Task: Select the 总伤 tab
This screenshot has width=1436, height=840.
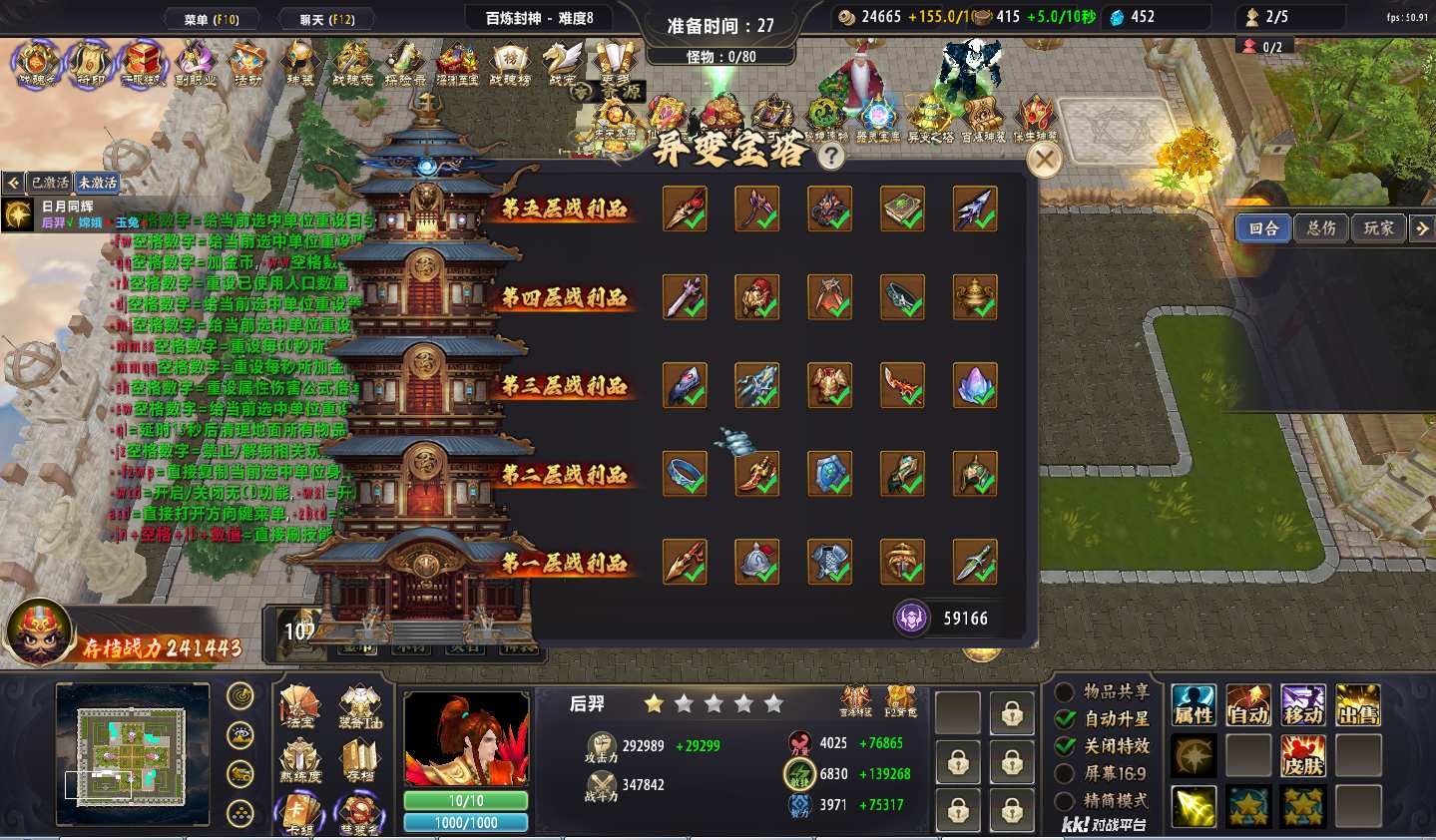Action: [x=1321, y=228]
